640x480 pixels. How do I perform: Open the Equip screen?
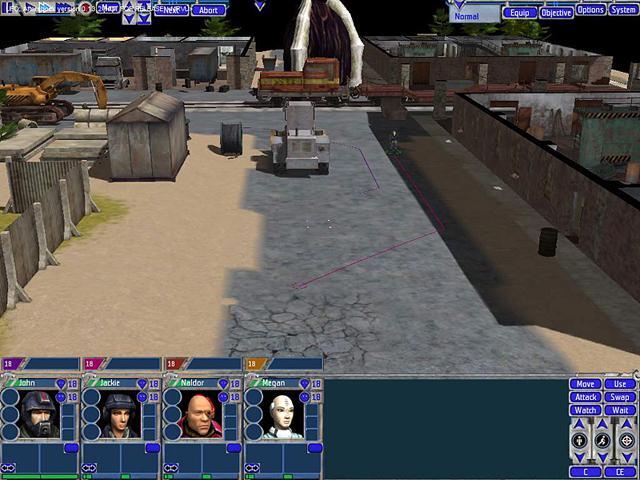click(x=518, y=13)
